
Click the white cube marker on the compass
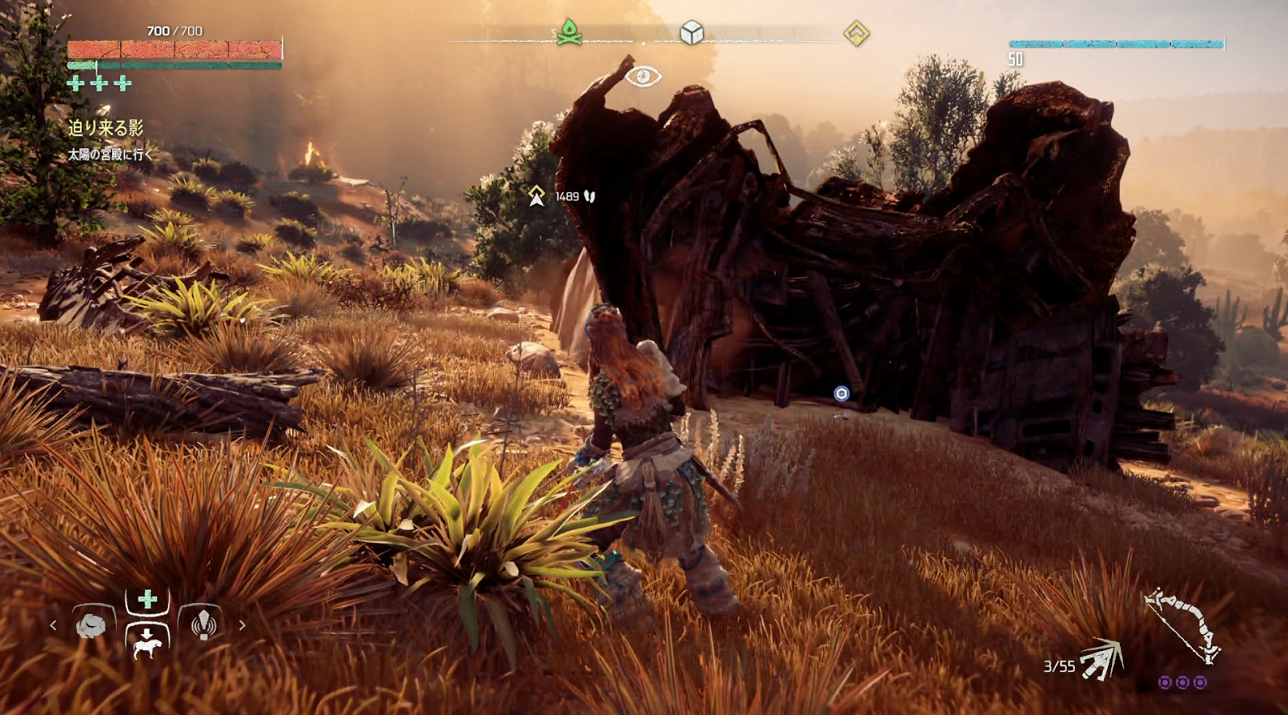pos(691,33)
